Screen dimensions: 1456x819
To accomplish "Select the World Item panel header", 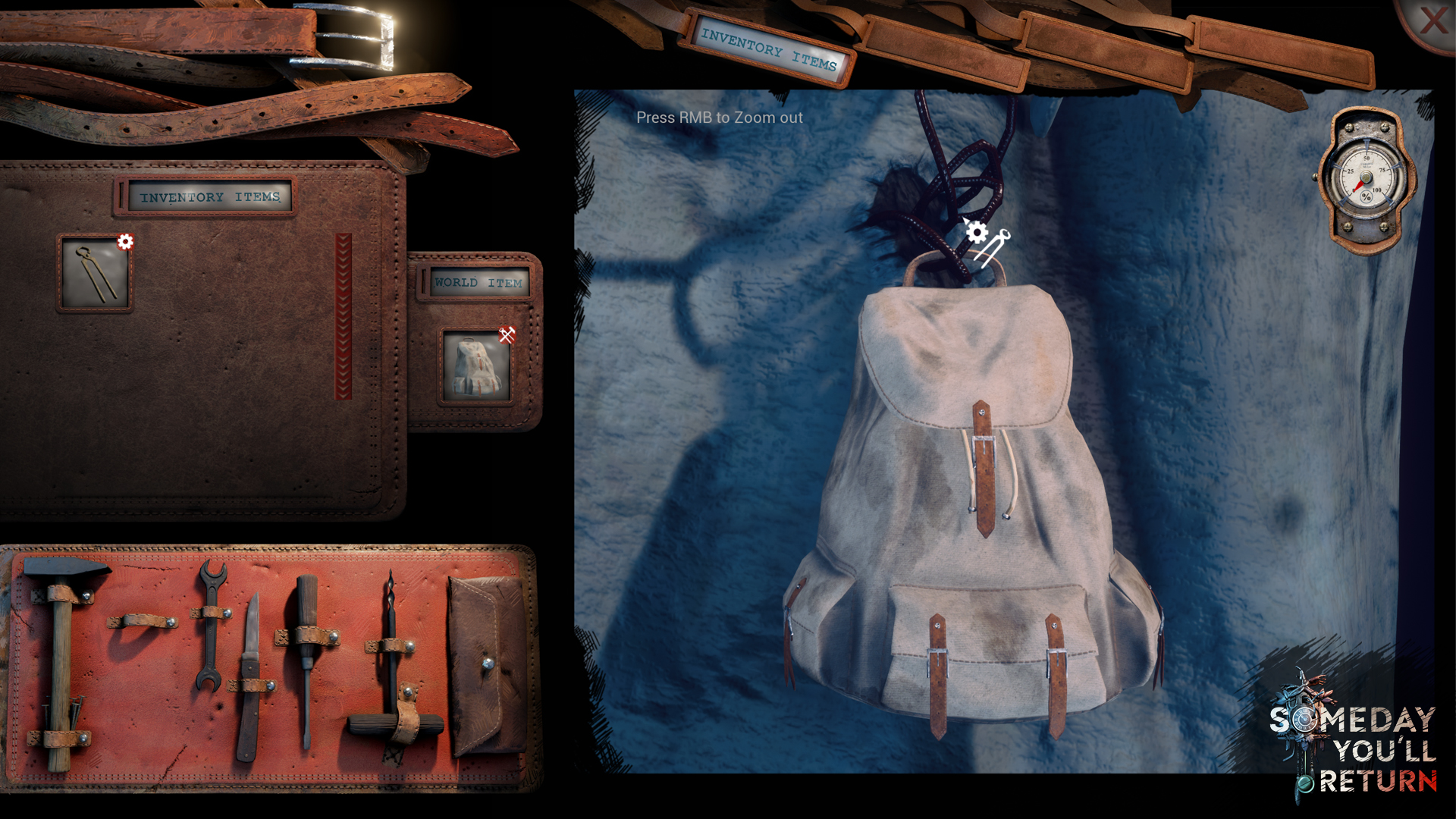I will (x=477, y=283).
